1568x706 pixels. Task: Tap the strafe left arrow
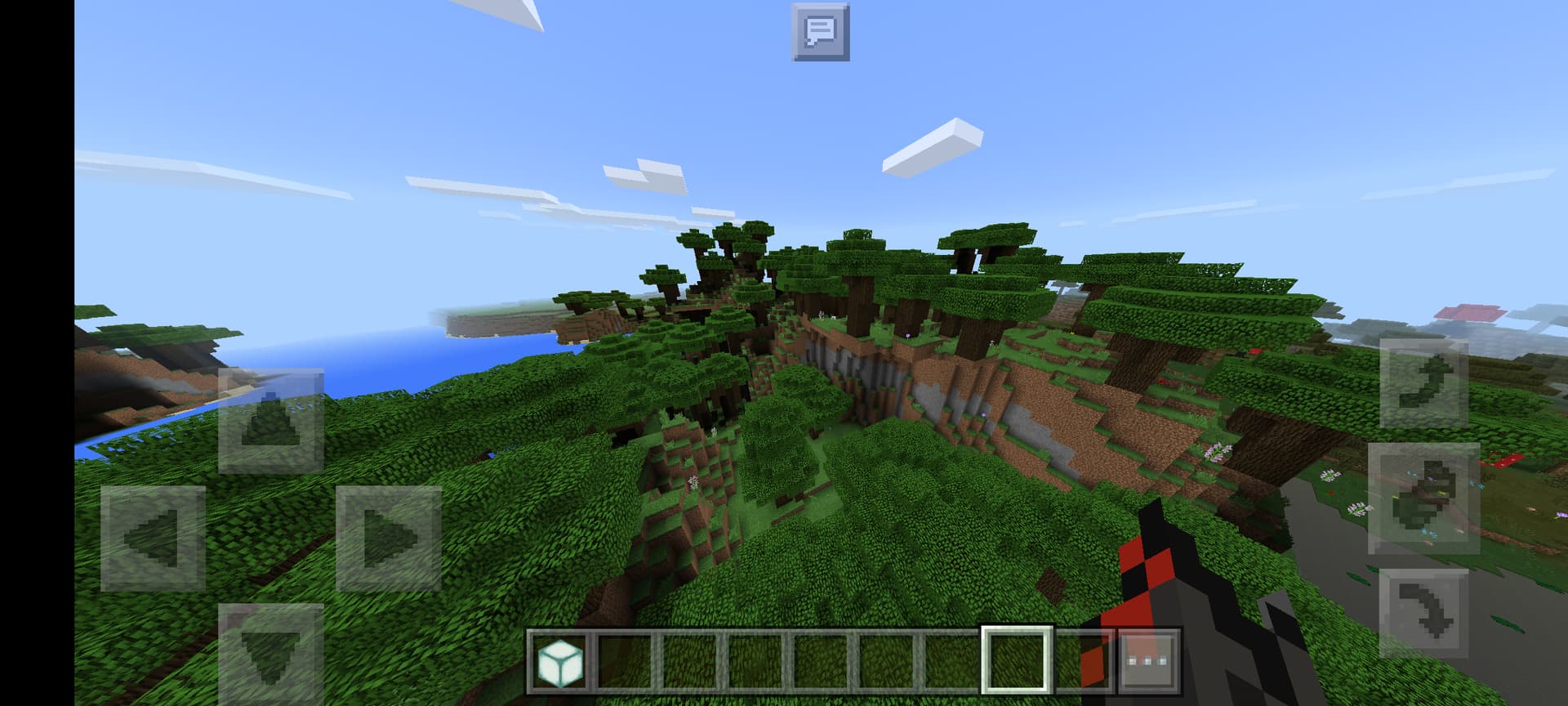coord(153,538)
